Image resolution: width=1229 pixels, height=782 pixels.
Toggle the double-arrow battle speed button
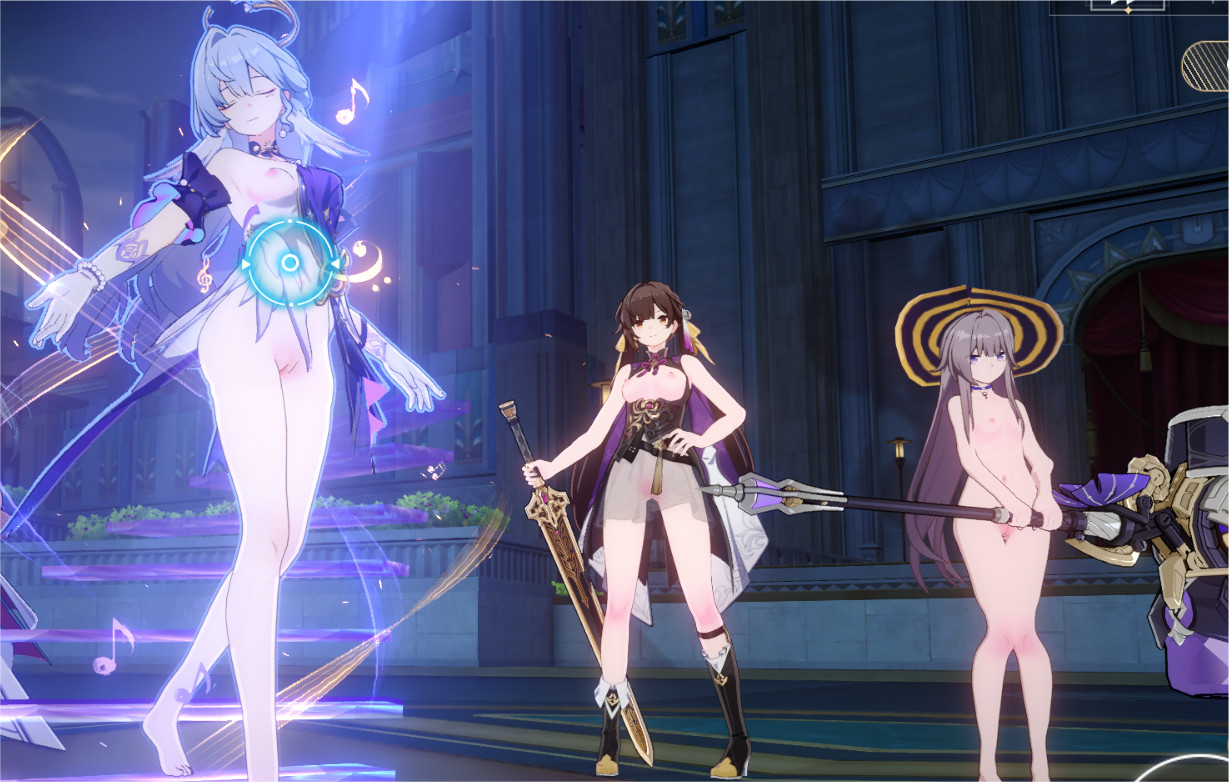[x=1127, y=4]
